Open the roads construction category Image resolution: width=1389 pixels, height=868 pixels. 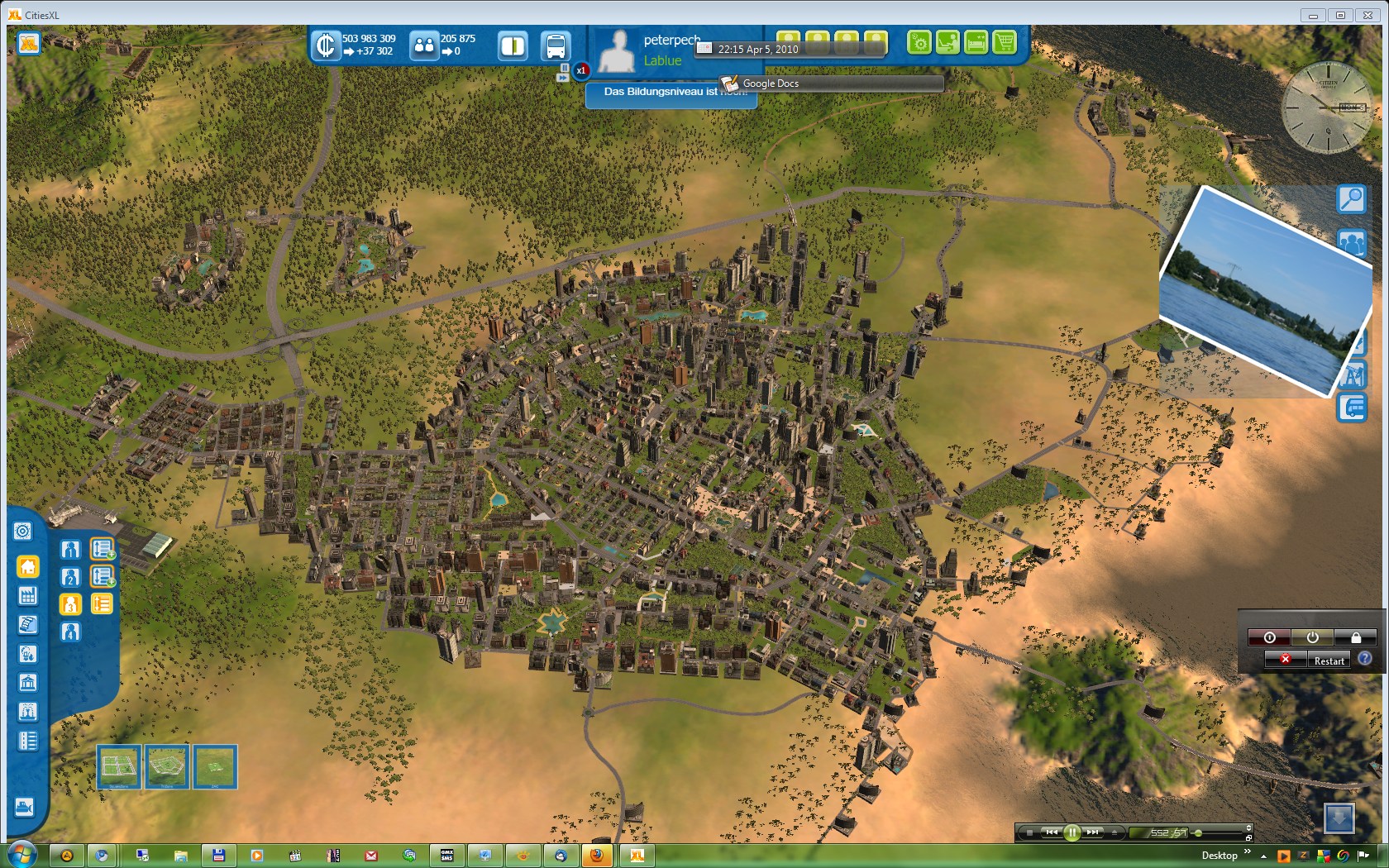coord(27,741)
